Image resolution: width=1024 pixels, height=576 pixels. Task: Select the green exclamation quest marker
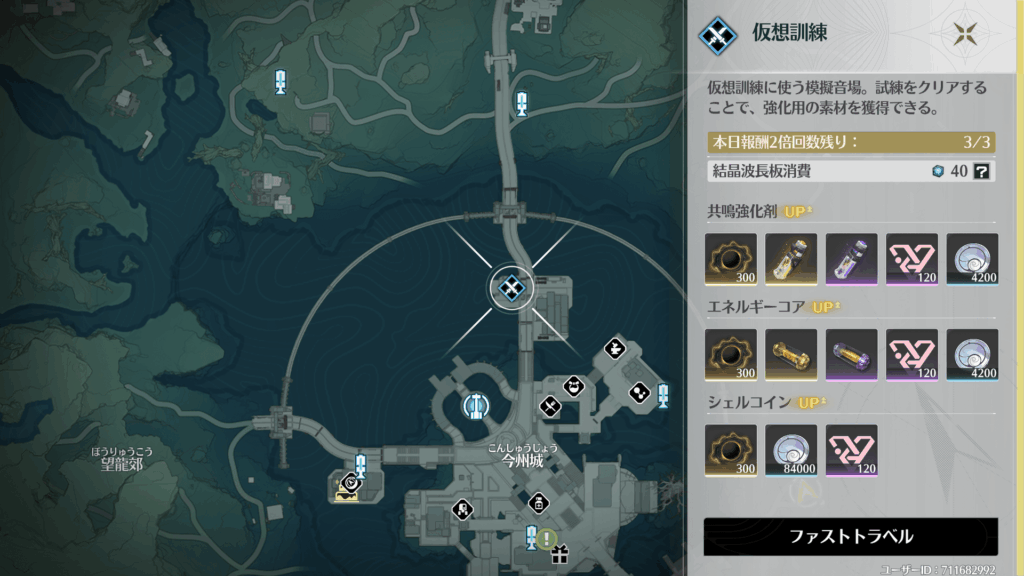(547, 539)
